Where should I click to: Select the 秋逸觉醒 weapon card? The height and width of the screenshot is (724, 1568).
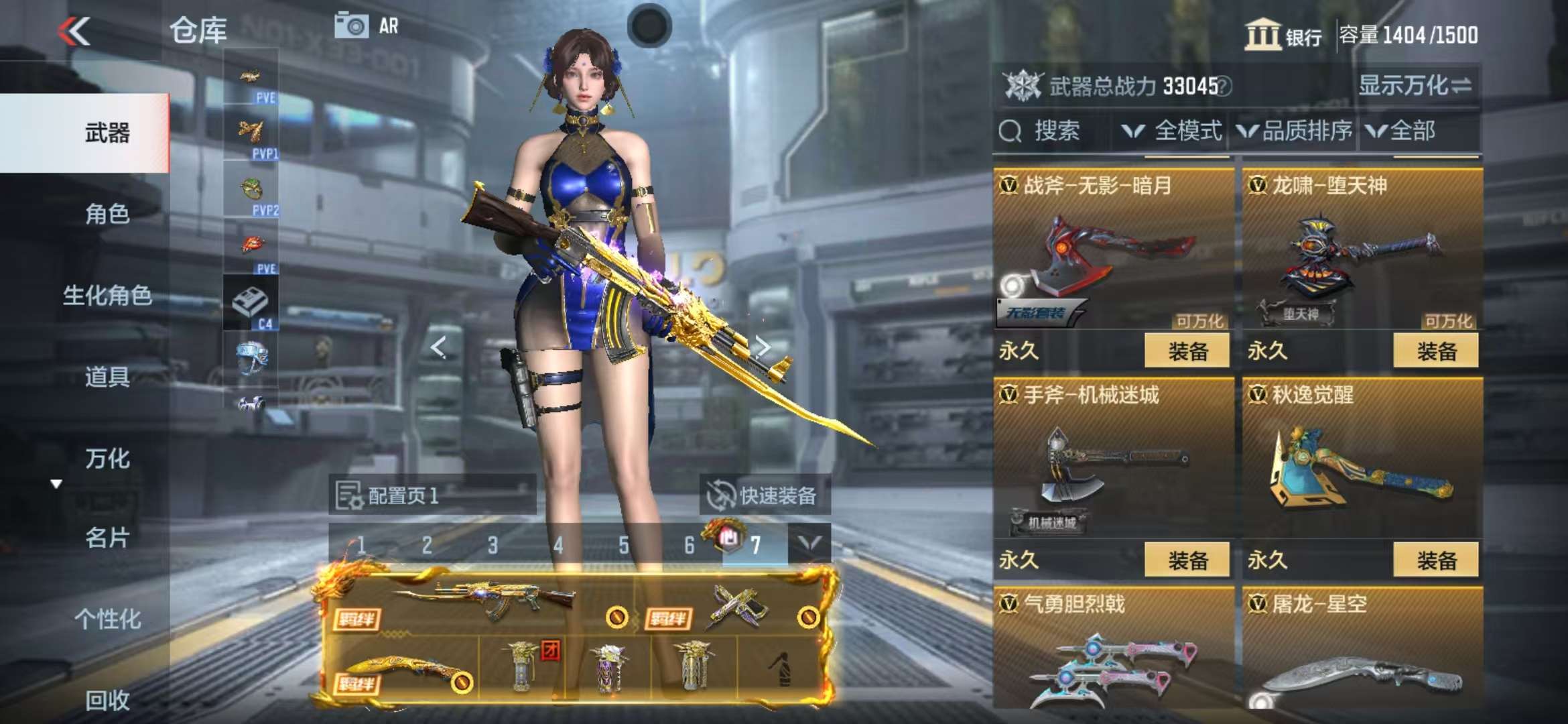tap(1362, 463)
